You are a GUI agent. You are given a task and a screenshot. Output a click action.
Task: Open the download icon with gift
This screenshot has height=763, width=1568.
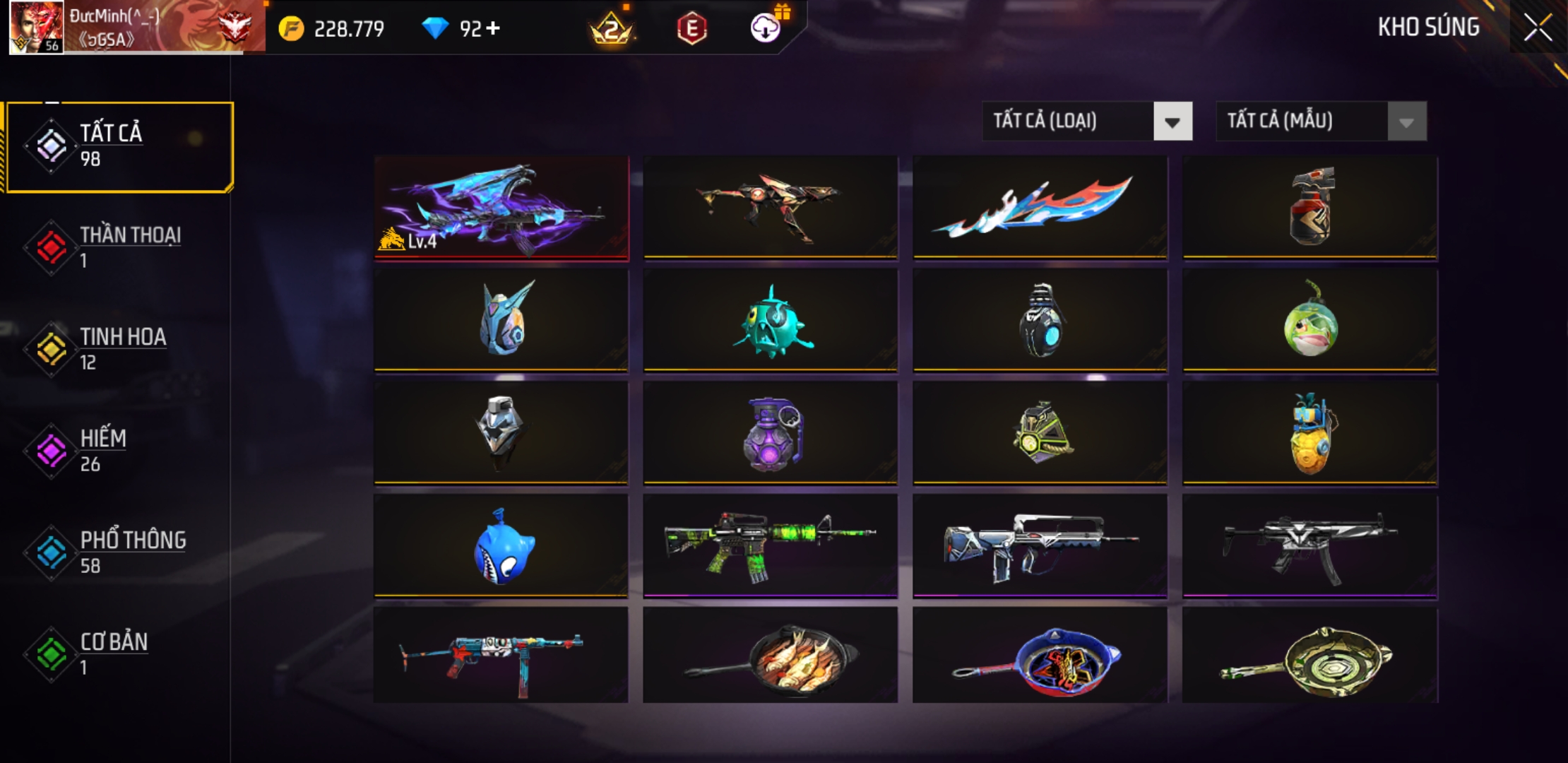tap(766, 28)
